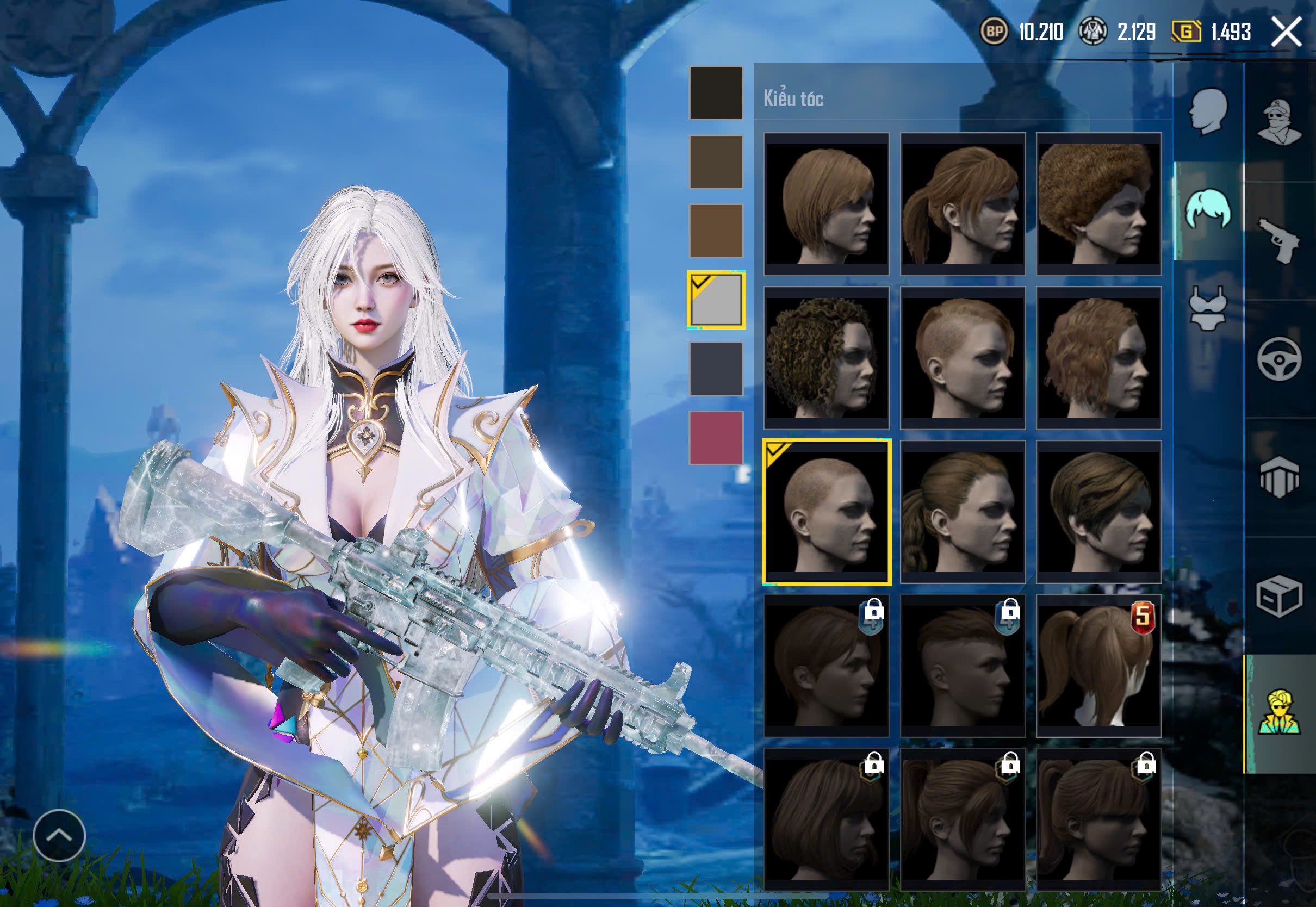Viewport: 1316px width, 907px height.
Task: Select the tight curly hairstyle
Action: [825, 357]
